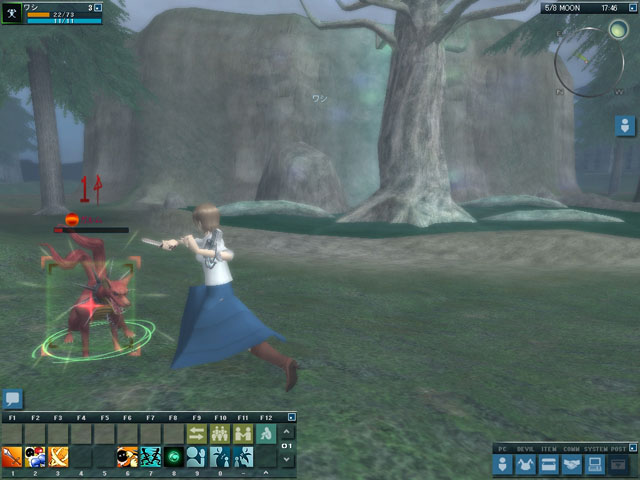
Task: Use the green swirl skill in slot 8
Action: 173,457
